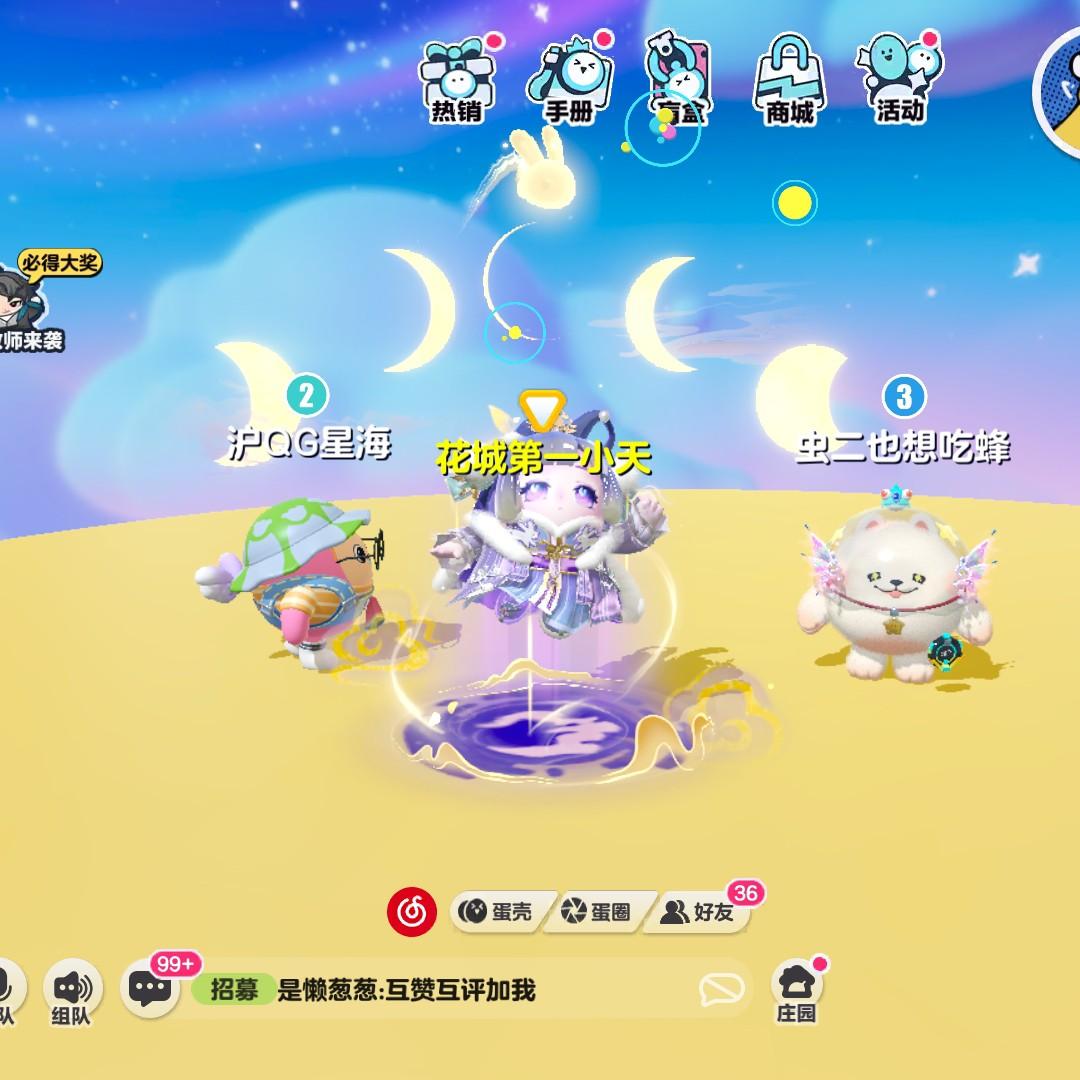Open the 庄园 manor house icon
The image size is (1080, 1080).
click(x=797, y=990)
